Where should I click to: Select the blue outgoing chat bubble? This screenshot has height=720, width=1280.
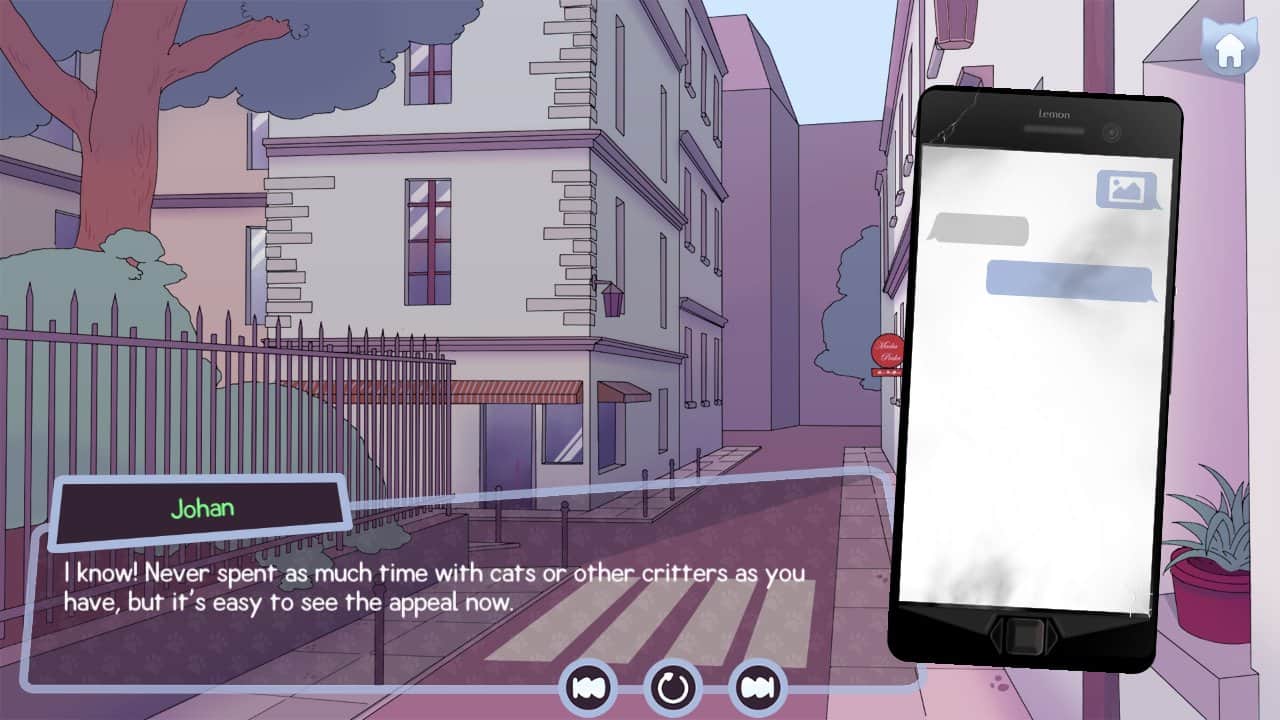click(x=1071, y=280)
